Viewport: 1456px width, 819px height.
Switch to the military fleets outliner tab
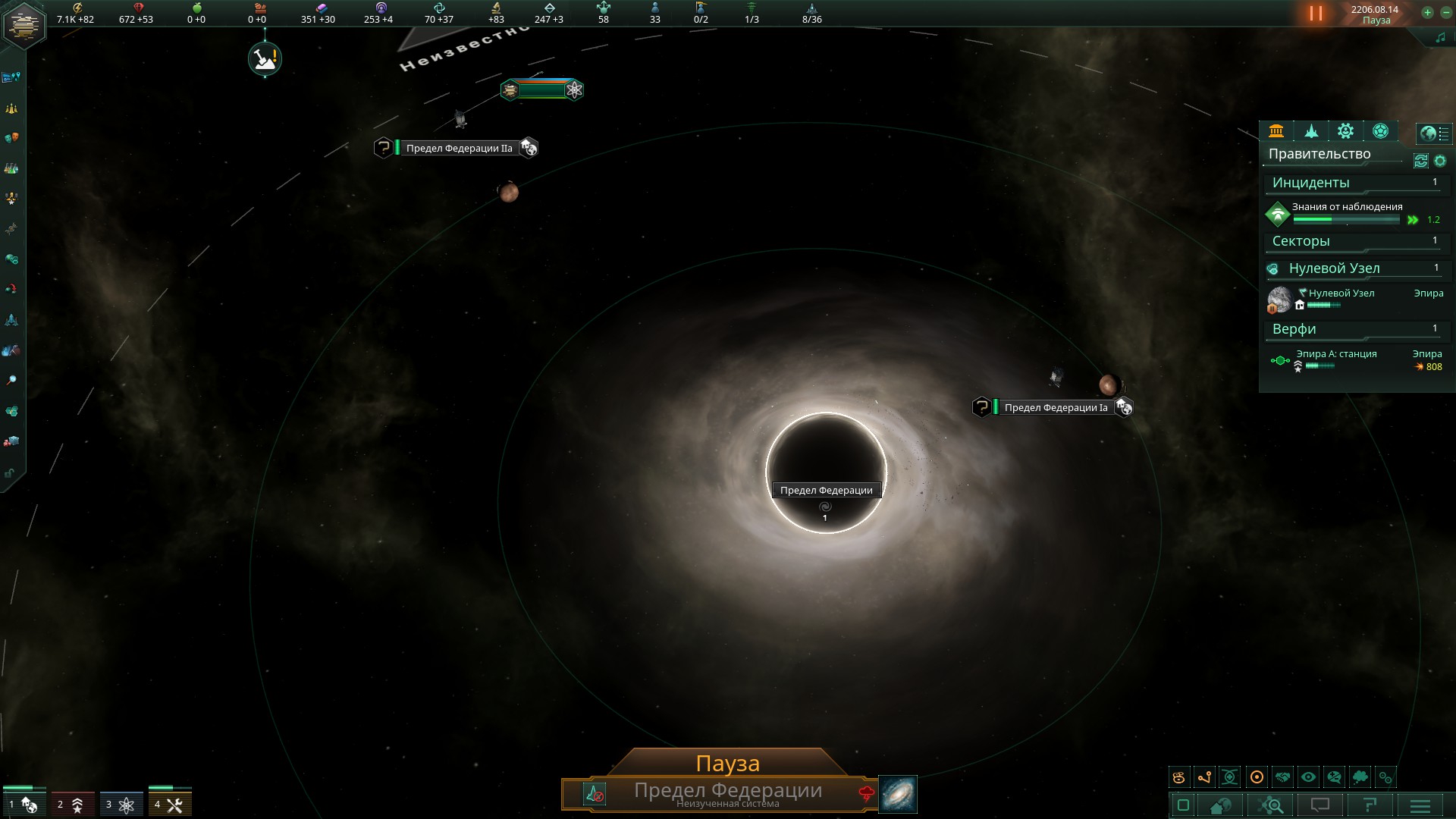tap(1311, 131)
